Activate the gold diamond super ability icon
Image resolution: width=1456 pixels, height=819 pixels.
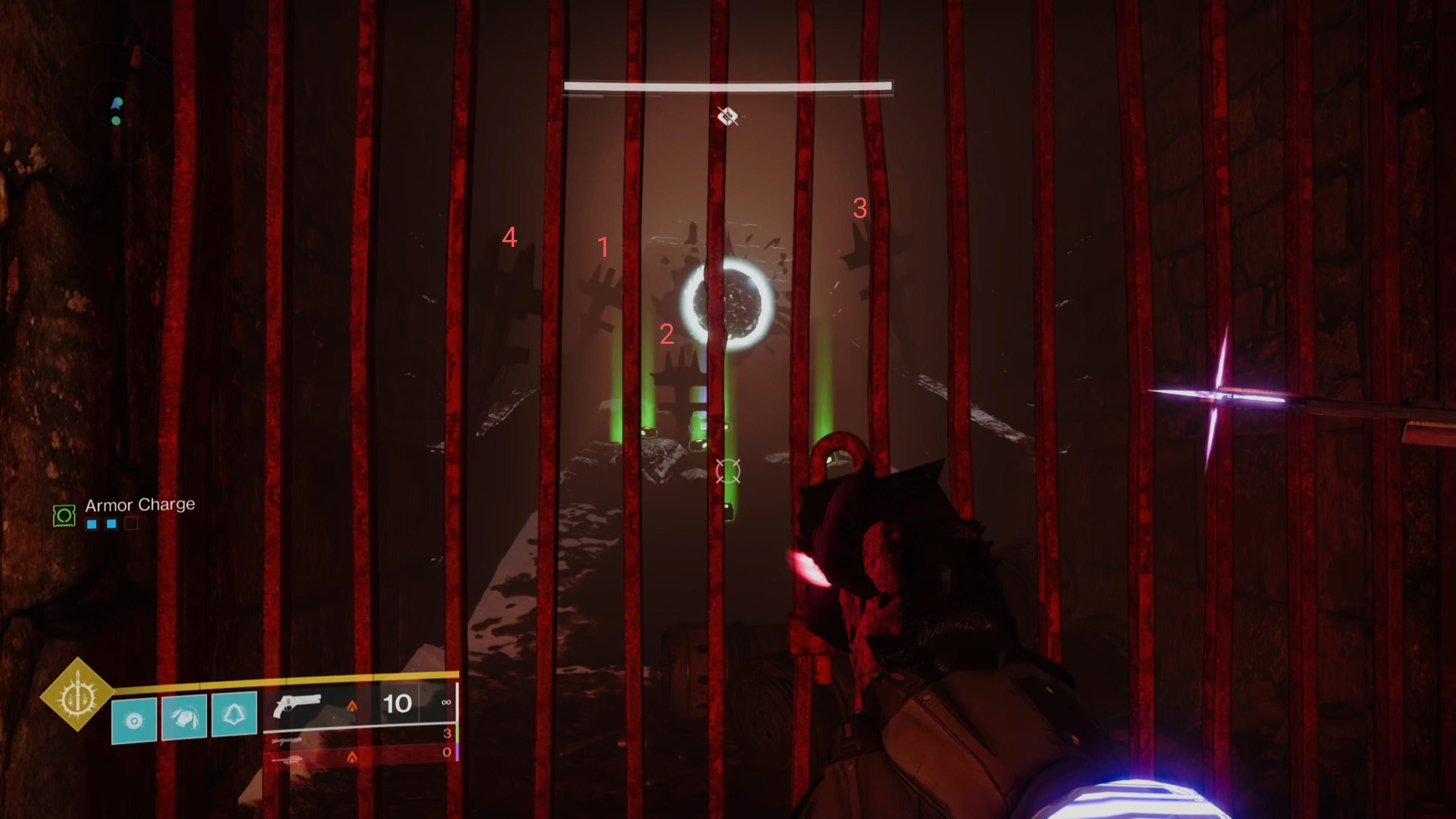[77, 694]
